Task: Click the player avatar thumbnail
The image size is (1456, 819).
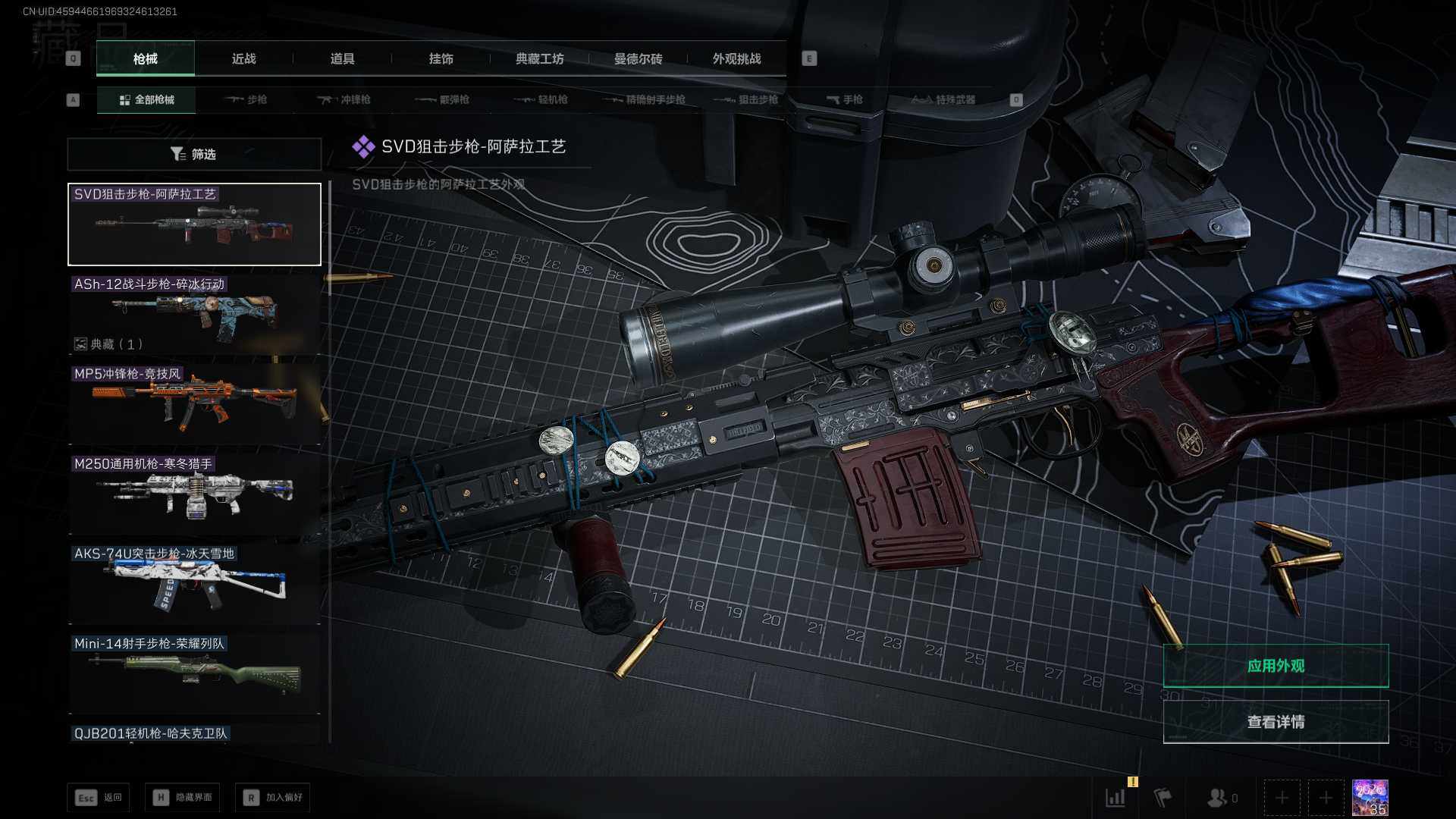Action: coord(1370,798)
